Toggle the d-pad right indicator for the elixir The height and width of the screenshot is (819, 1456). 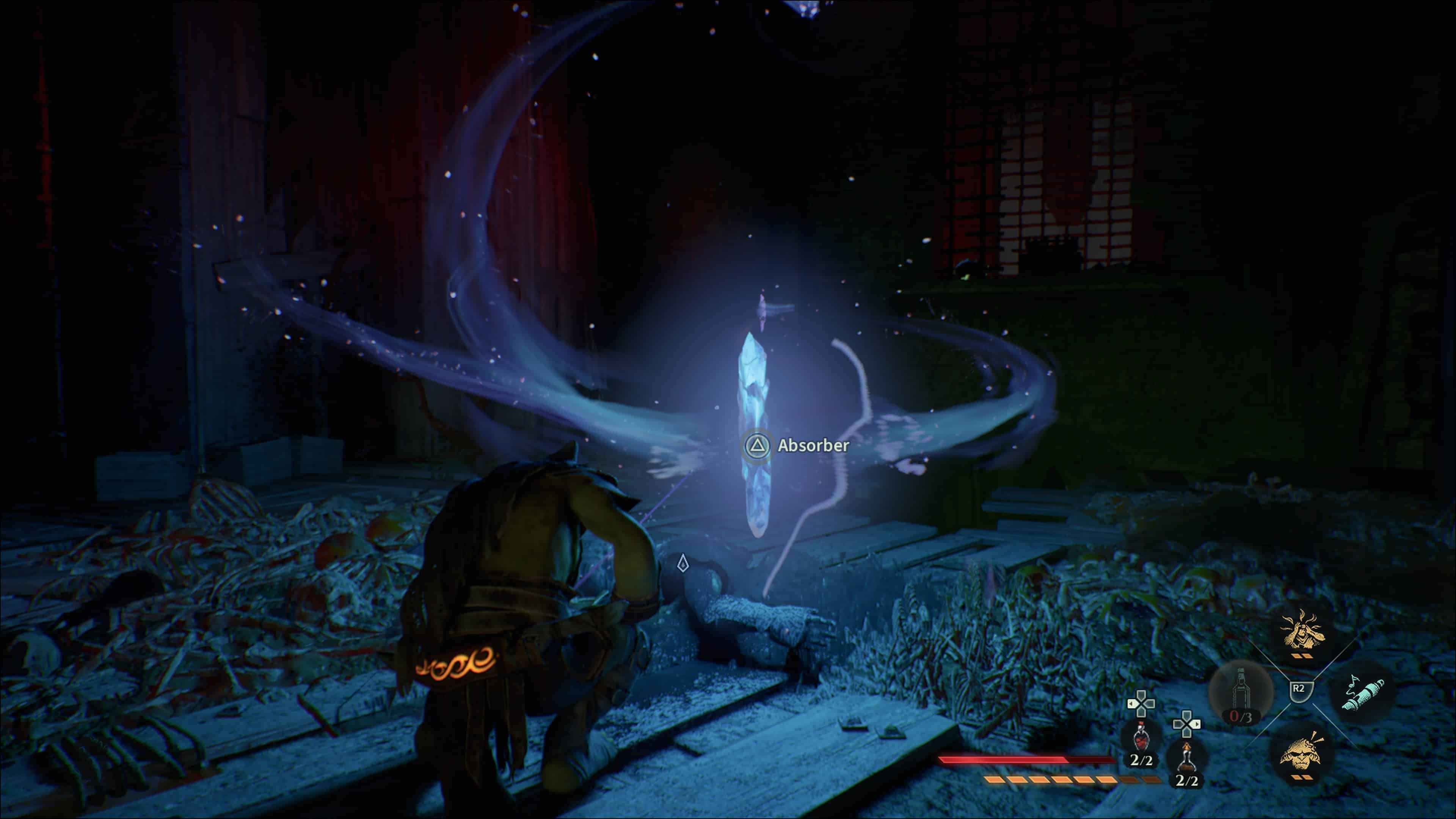point(1197,725)
